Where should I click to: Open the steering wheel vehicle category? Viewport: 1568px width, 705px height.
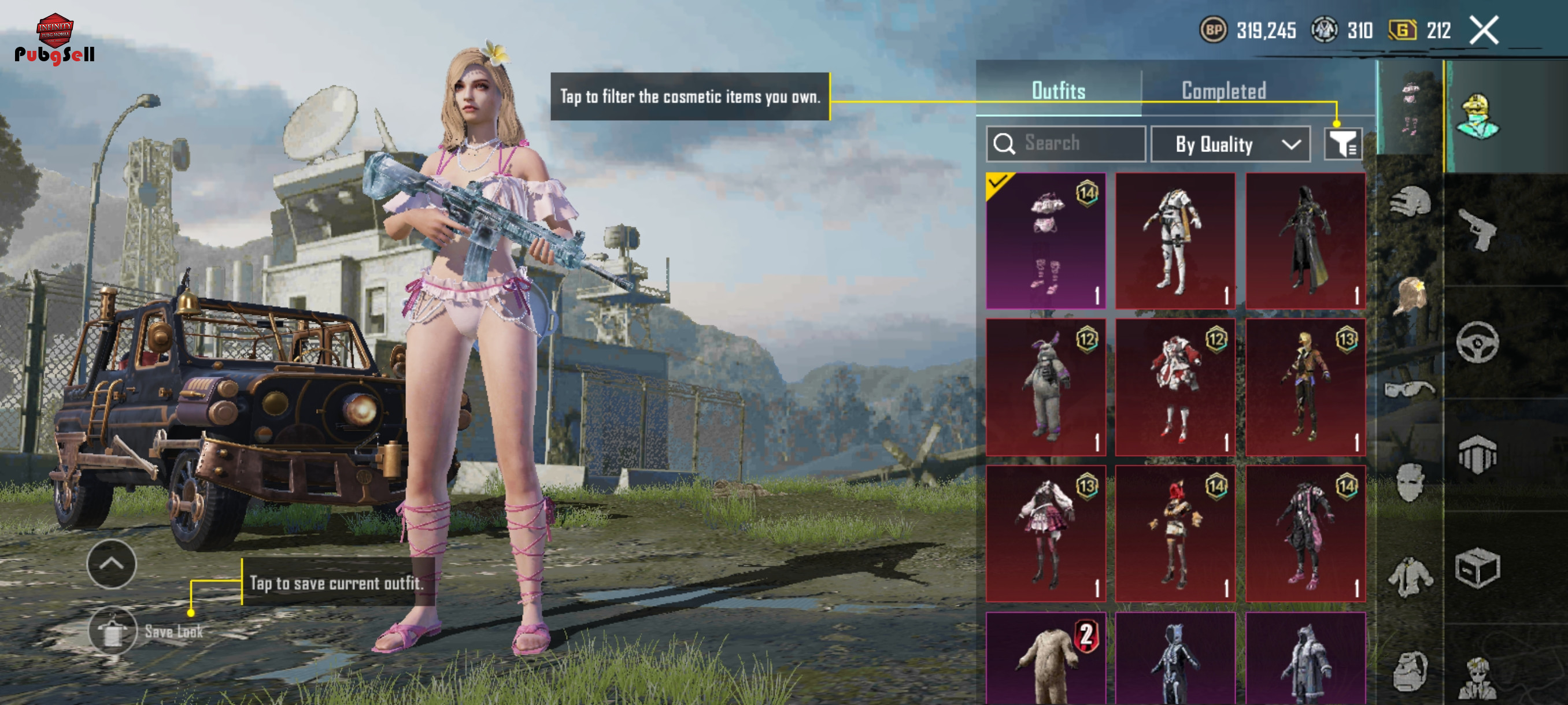click(1477, 342)
